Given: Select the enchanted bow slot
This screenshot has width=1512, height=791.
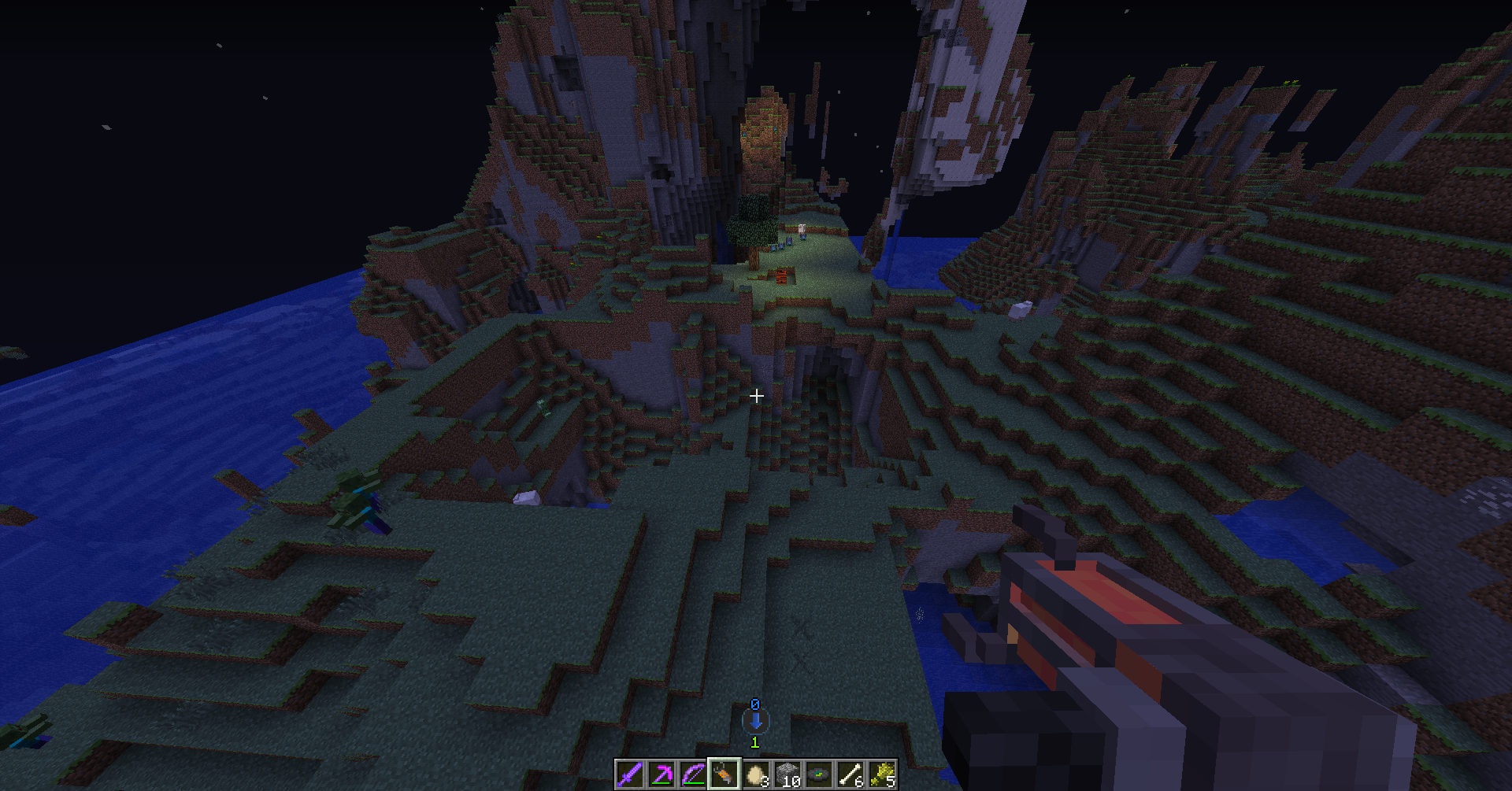Looking at the screenshot, I should click(x=693, y=774).
